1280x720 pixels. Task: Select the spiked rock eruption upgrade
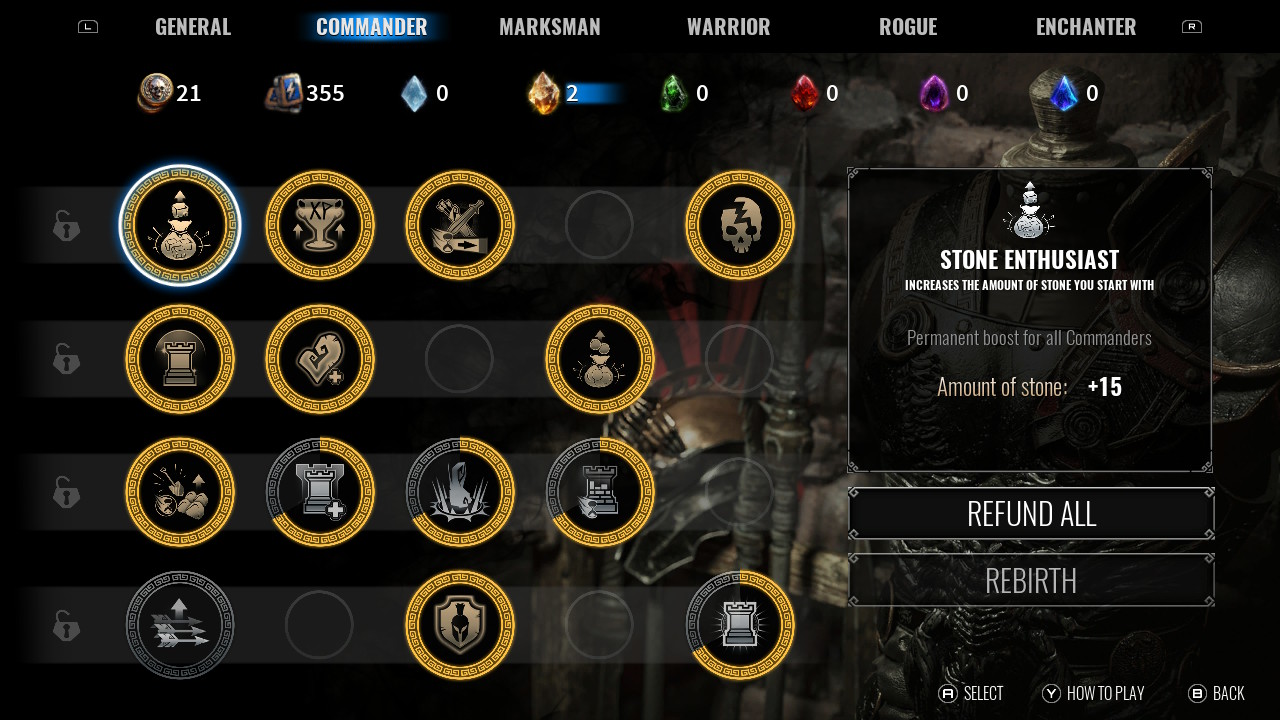460,492
